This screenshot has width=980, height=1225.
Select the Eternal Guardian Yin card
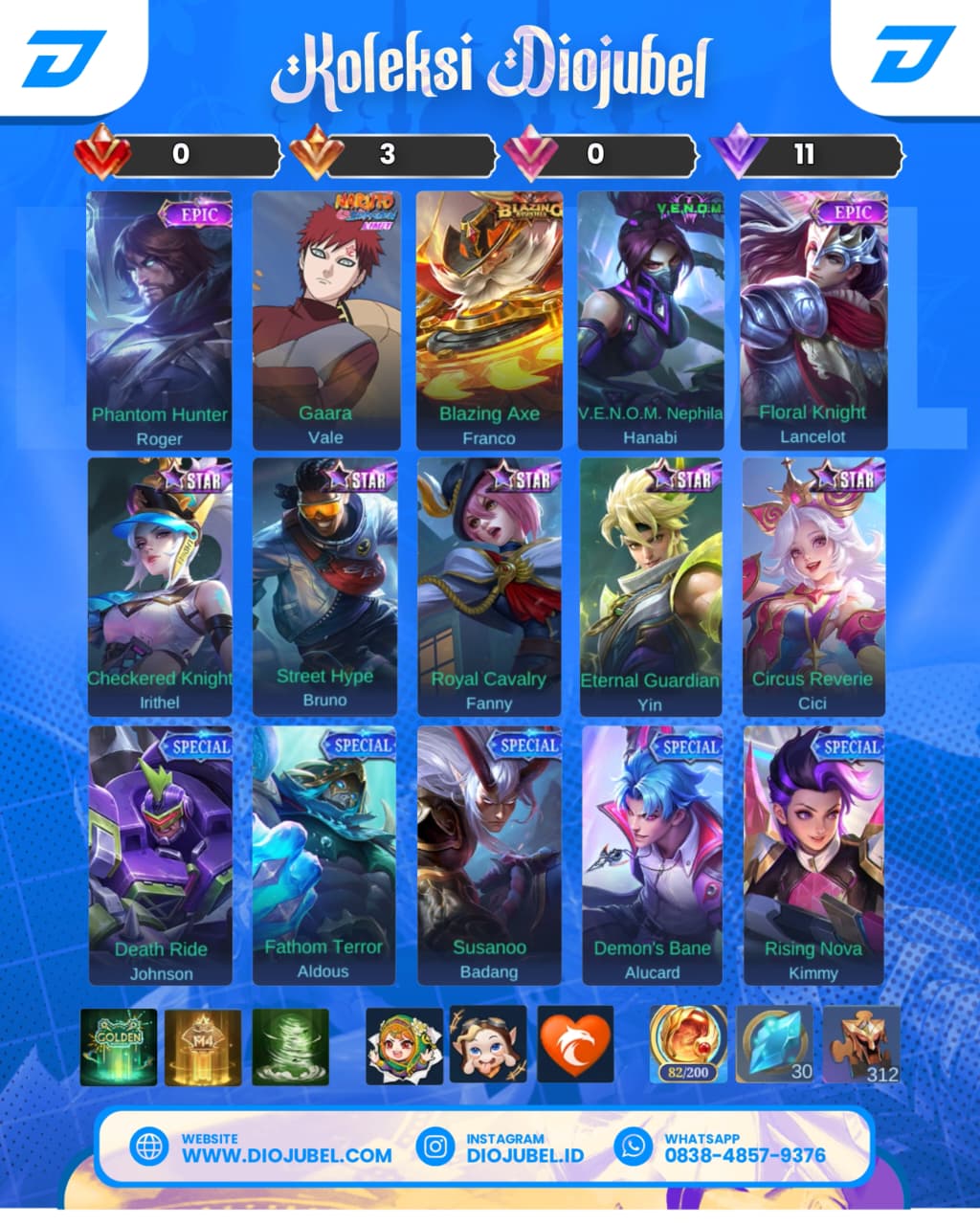click(651, 587)
